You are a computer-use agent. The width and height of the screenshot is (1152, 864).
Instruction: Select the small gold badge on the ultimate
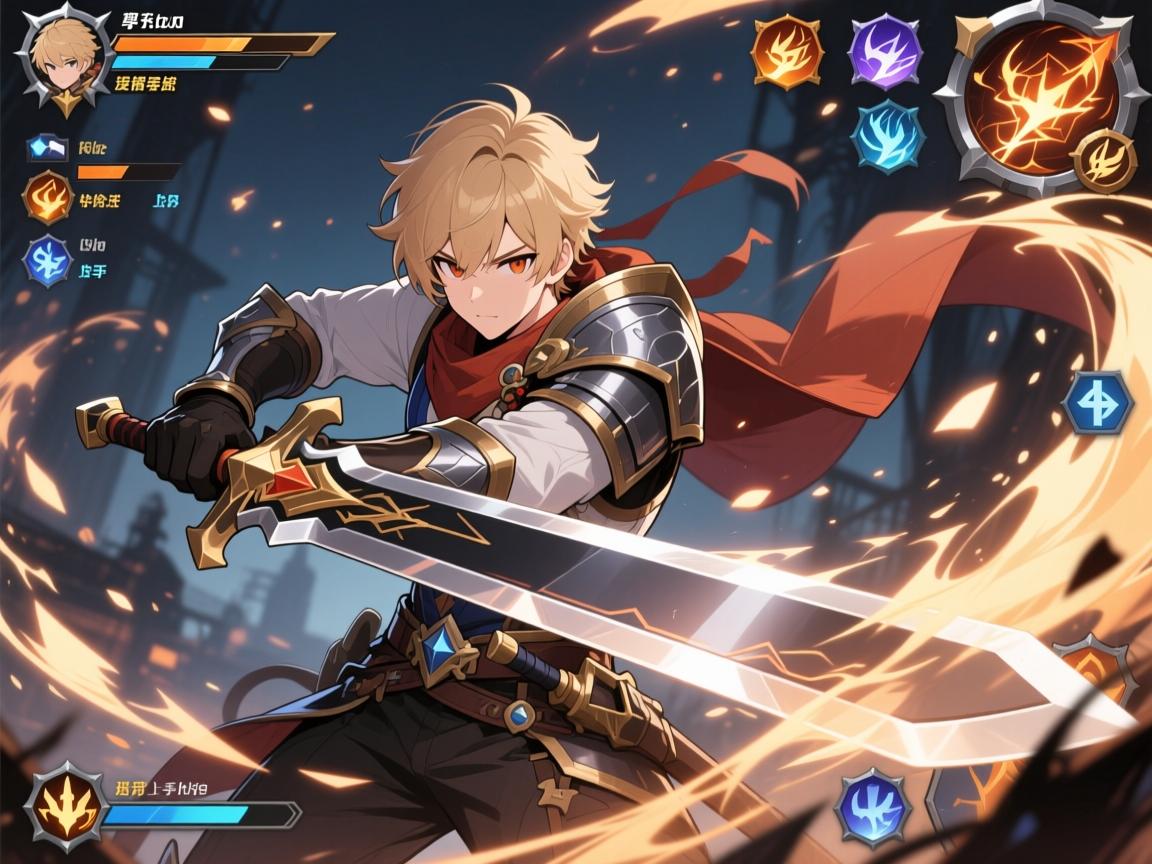pos(1104,160)
